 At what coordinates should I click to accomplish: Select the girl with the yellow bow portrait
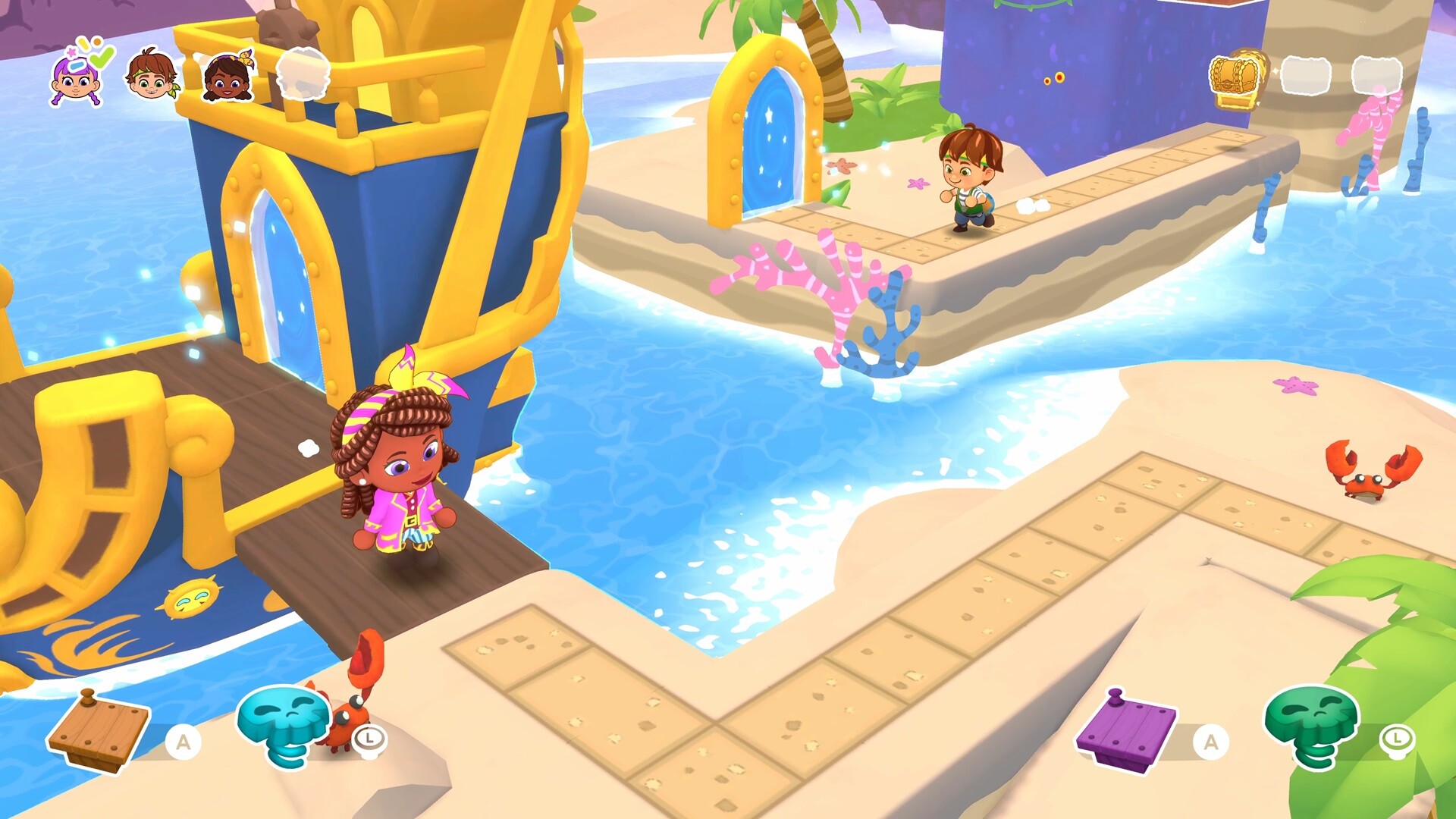pyautogui.click(x=227, y=76)
